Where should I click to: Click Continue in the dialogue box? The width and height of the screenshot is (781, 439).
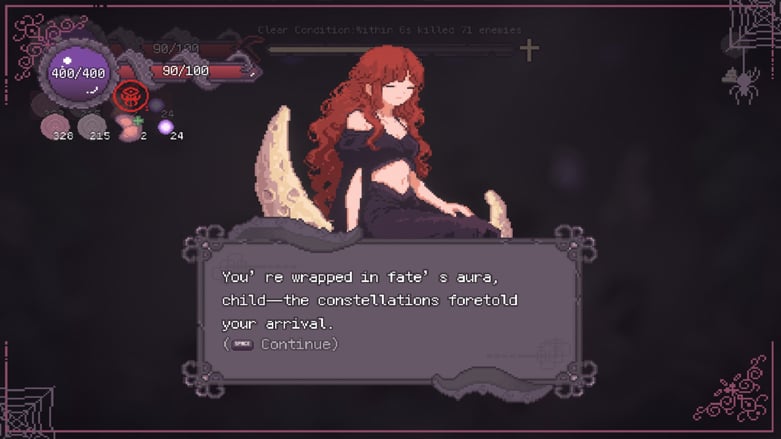click(x=298, y=344)
